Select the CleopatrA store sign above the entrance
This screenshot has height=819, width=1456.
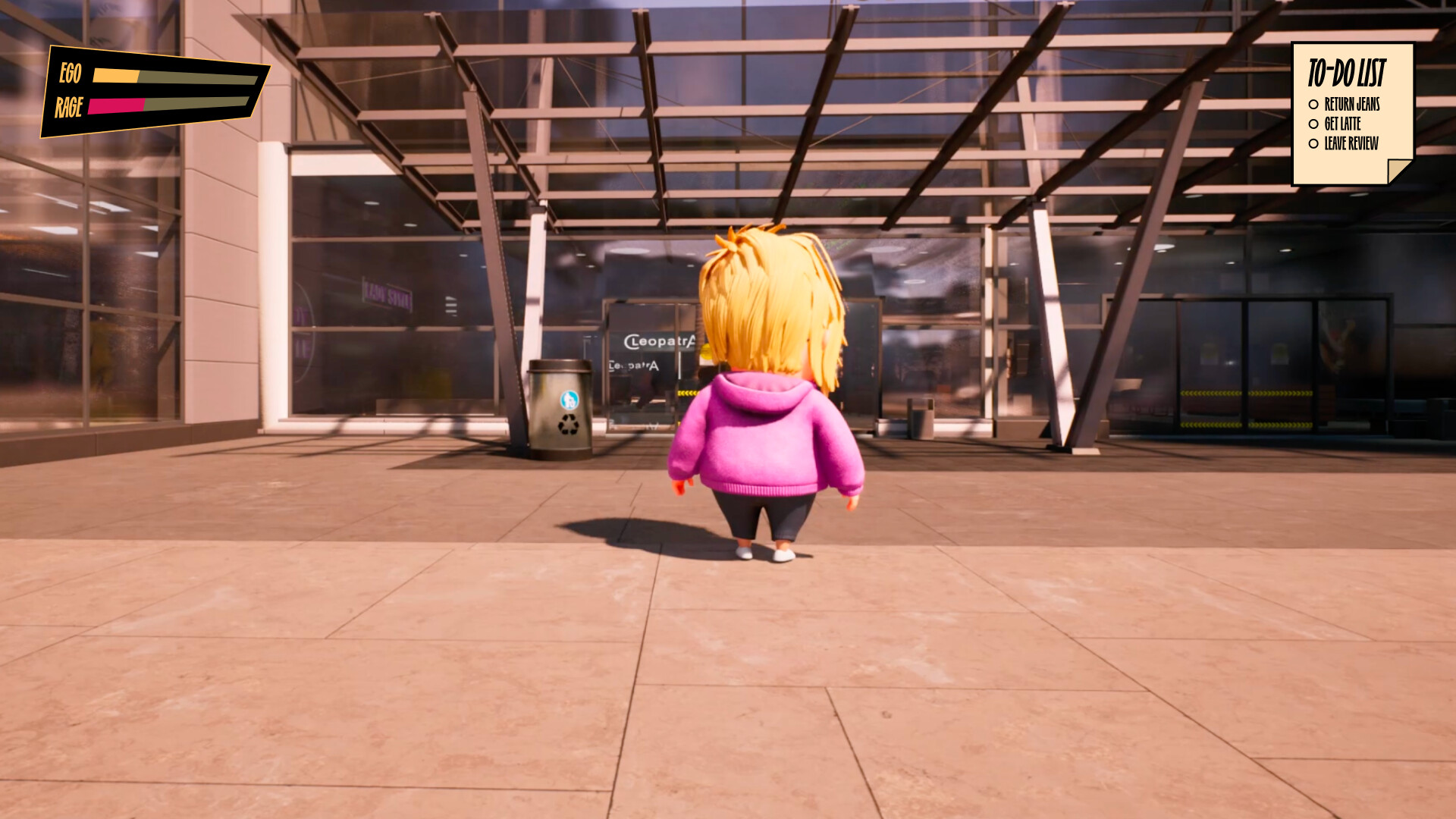click(x=659, y=340)
